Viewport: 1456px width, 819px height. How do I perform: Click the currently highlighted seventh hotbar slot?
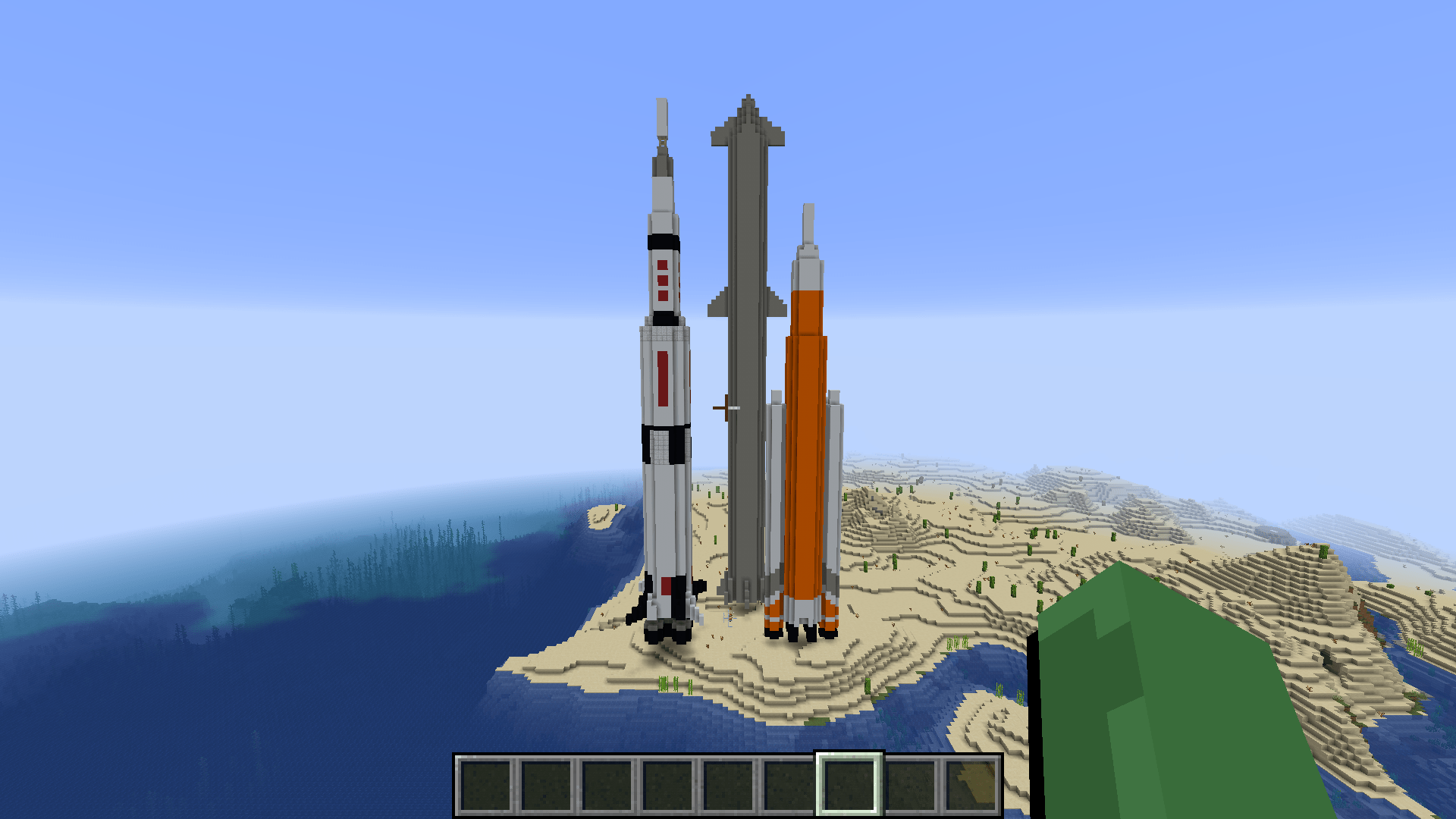[x=849, y=784]
